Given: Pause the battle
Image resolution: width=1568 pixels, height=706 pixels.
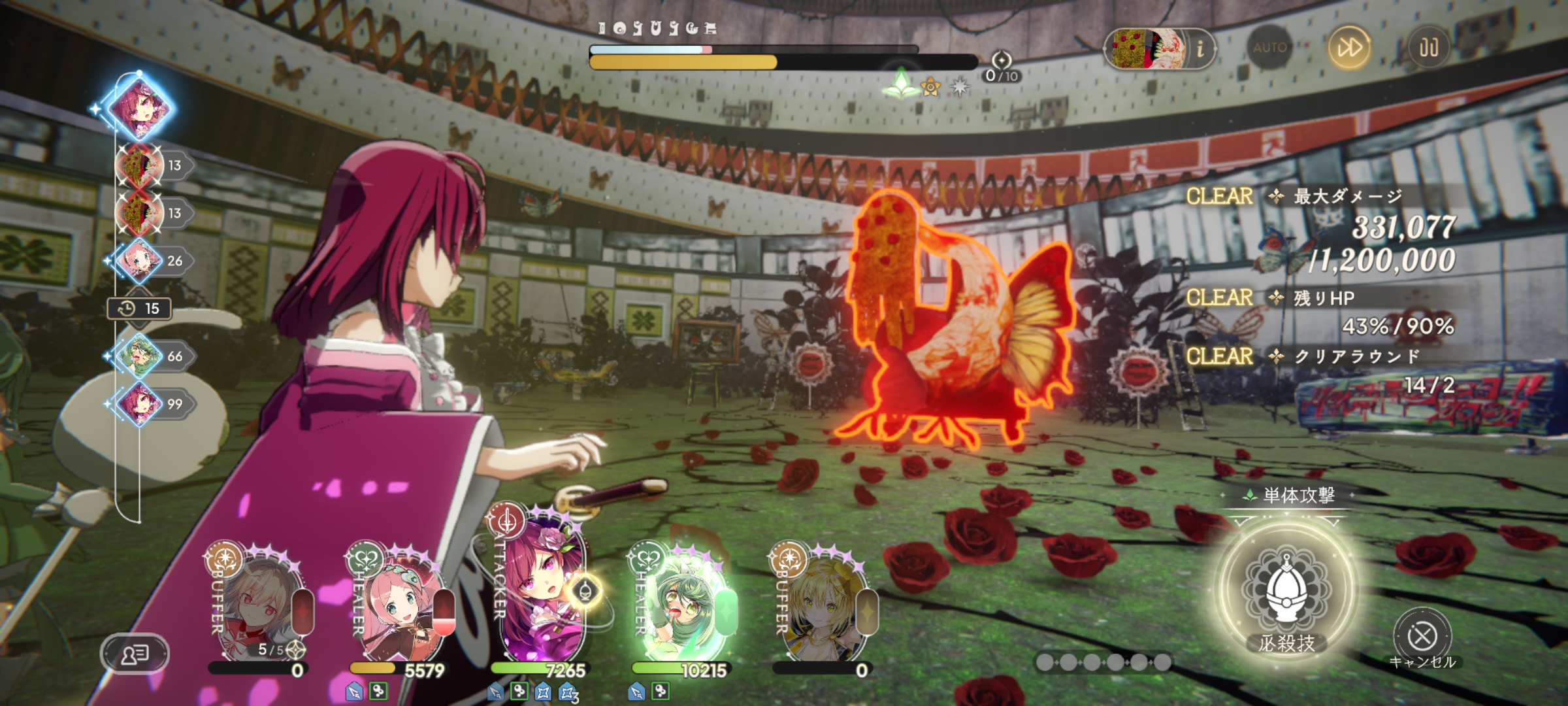Looking at the screenshot, I should (x=1428, y=48).
